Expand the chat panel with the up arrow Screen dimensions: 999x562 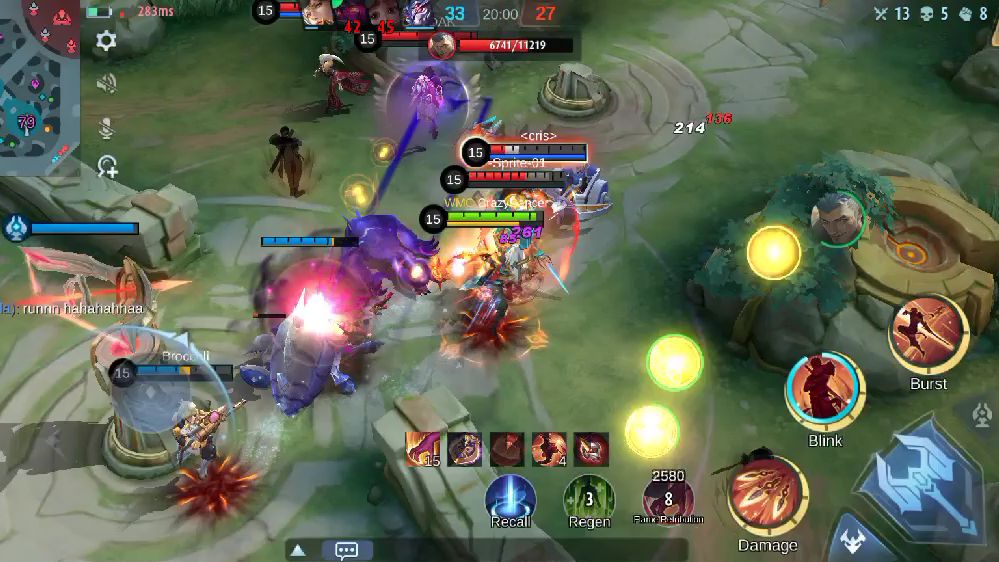click(x=297, y=550)
